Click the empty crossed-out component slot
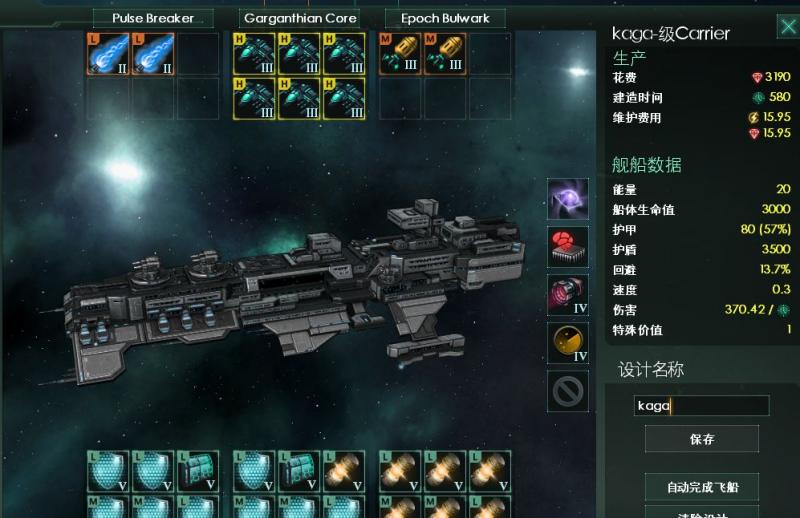 (568, 391)
